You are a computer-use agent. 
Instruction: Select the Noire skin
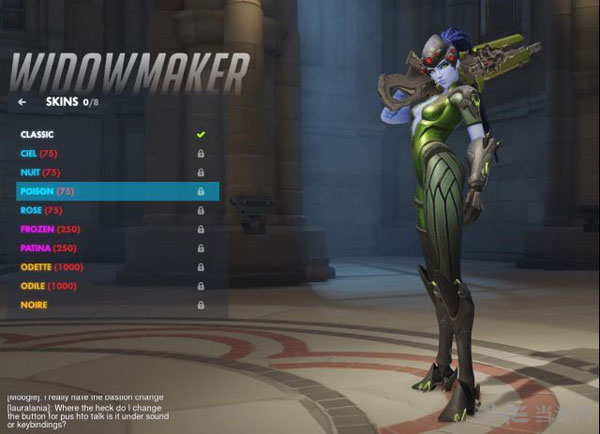[x=34, y=305]
